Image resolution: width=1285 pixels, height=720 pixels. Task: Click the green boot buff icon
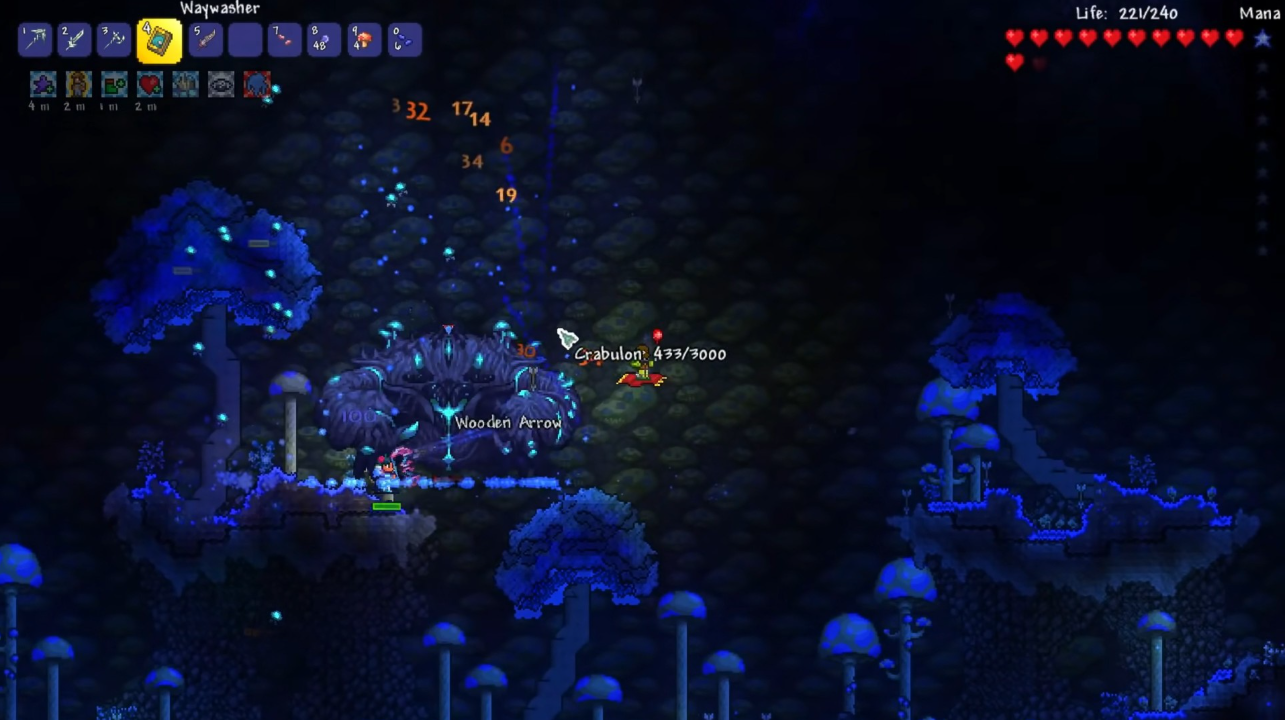(x=114, y=84)
